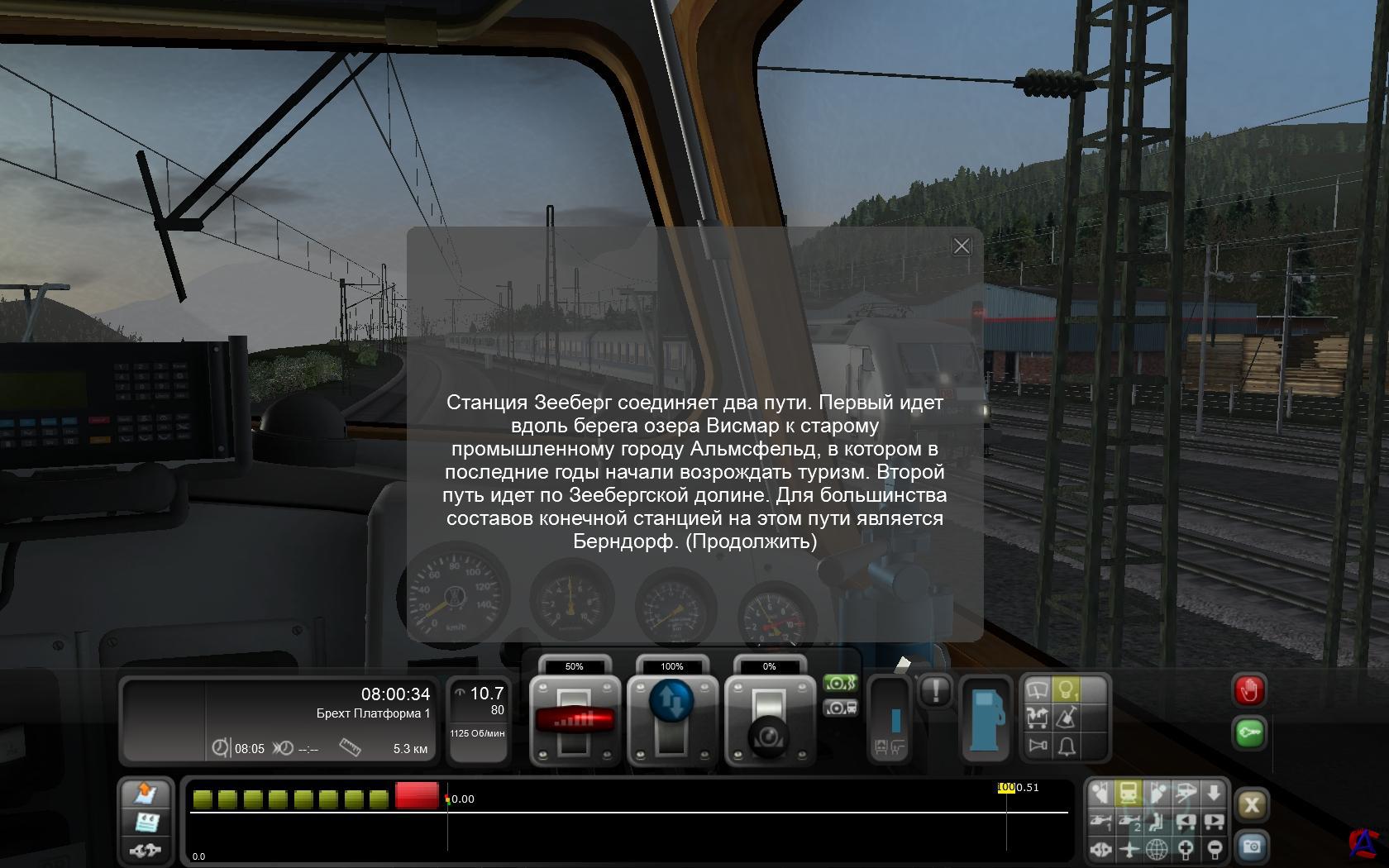Click the green key start button
The image size is (1389, 868).
[1248, 733]
